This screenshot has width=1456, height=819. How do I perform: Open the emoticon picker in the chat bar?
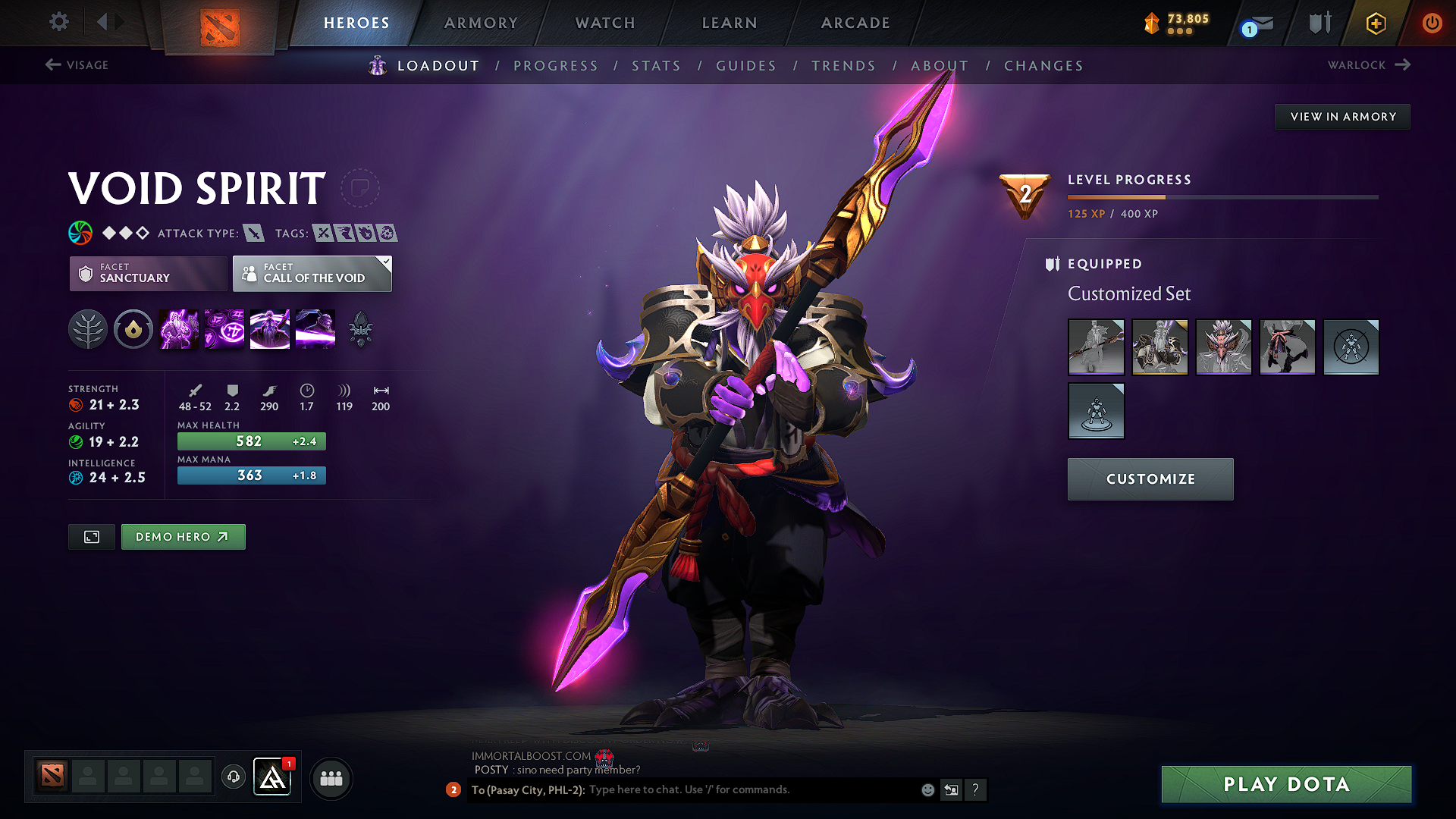927,789
